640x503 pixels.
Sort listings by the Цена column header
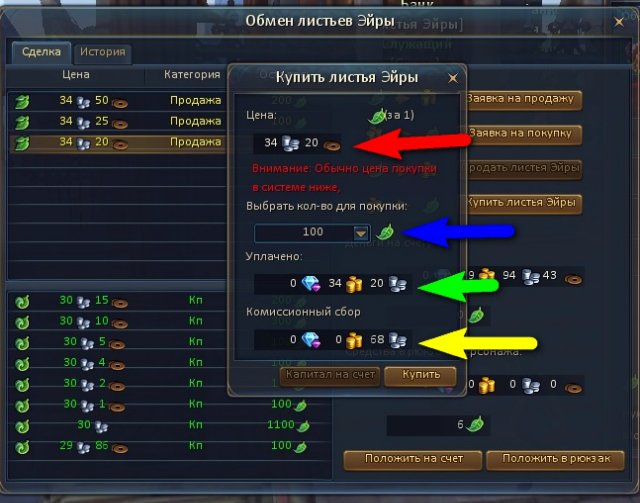[x=75, y=74]
